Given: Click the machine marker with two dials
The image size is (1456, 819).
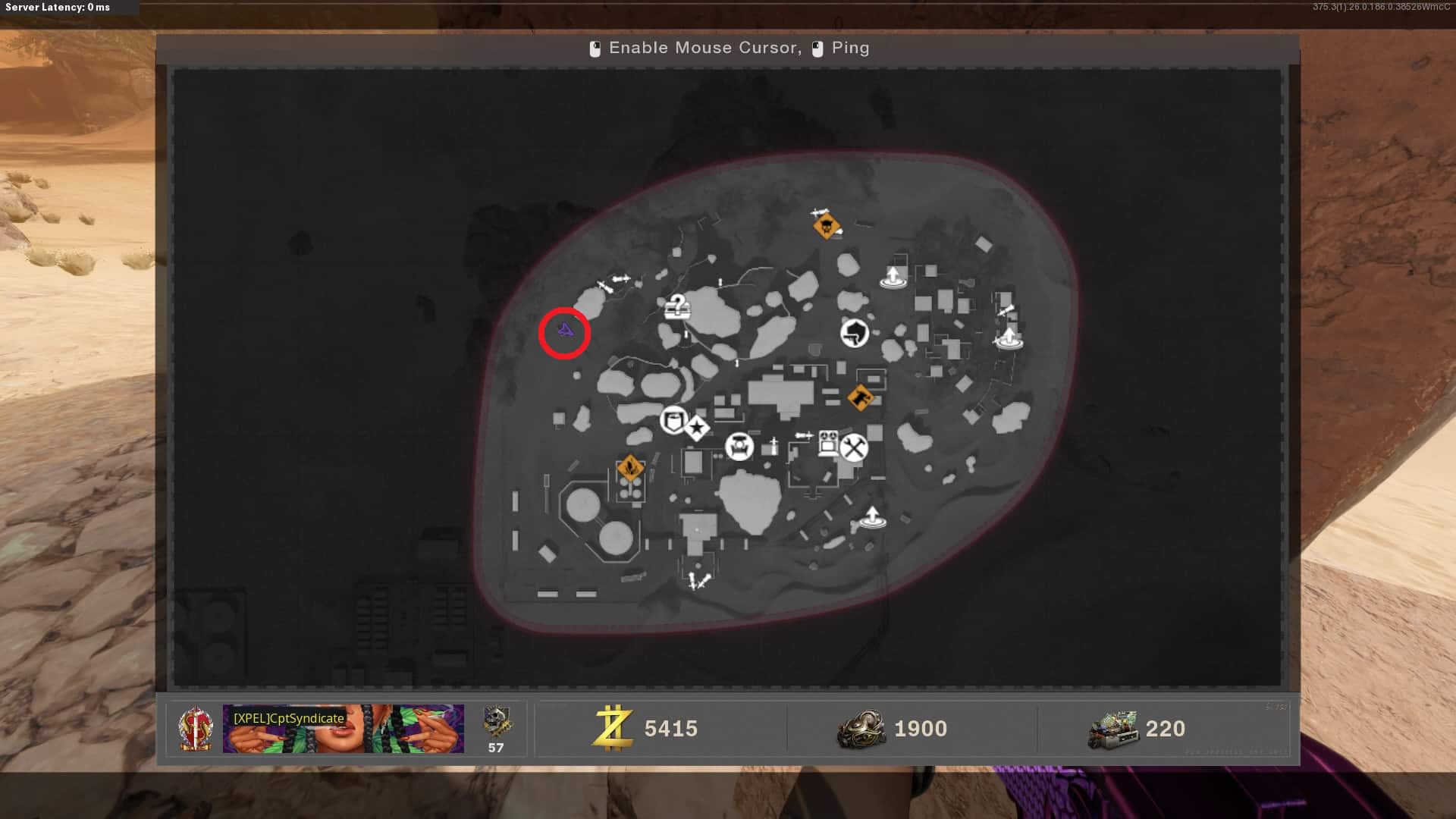Looking at the screenshot, I should (828, 443).
